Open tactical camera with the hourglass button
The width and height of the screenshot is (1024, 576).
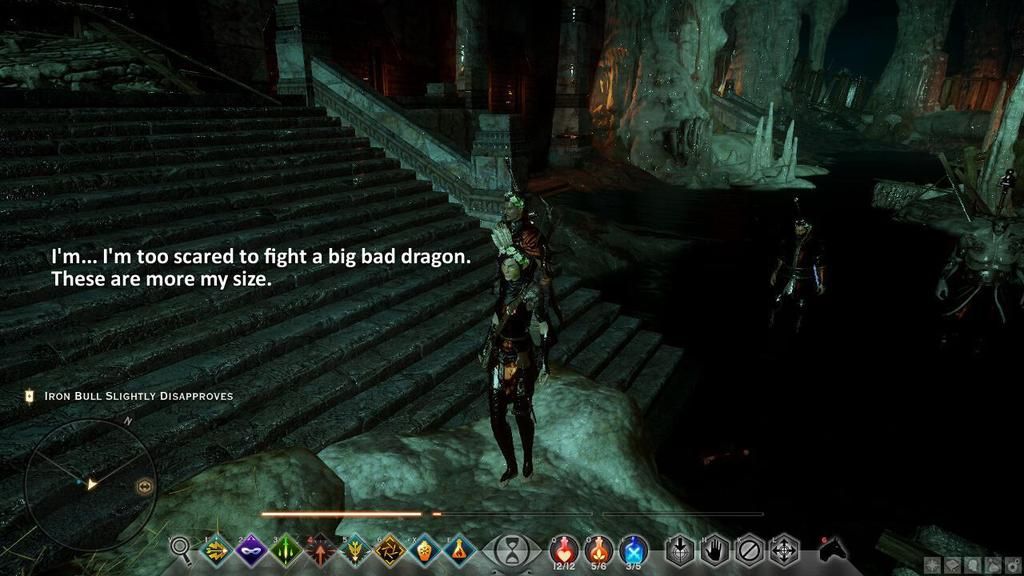(512, 550)
